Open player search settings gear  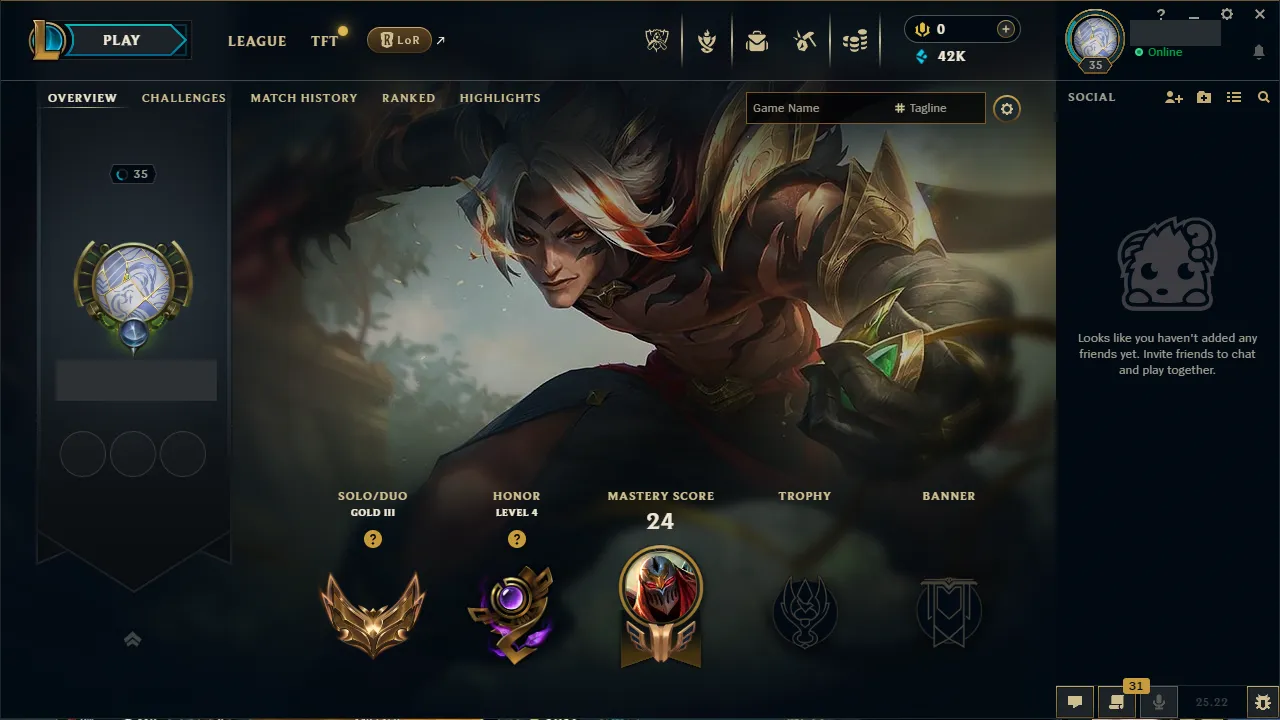[1007, 108]
